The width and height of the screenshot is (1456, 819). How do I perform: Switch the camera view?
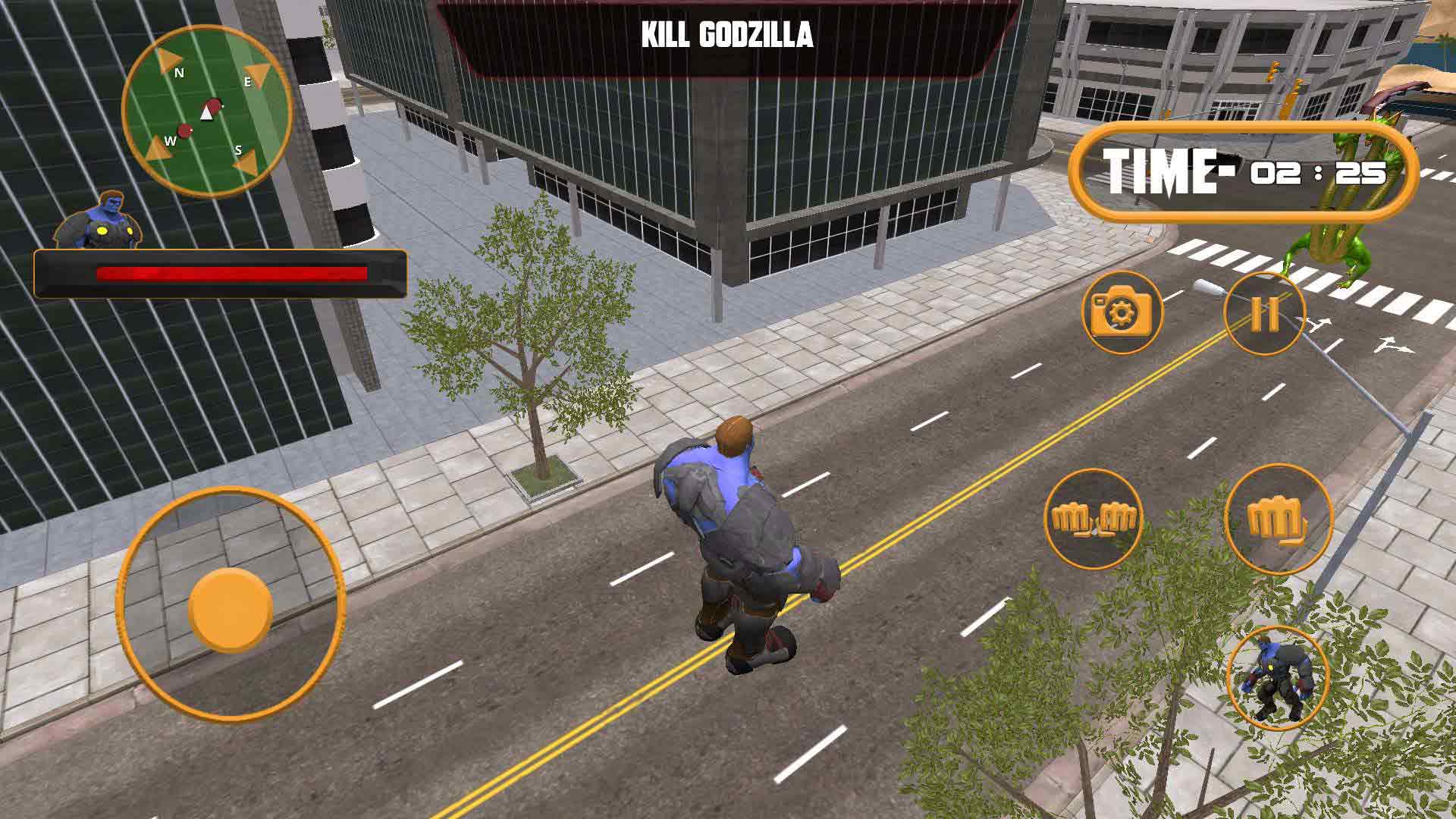tap(1122, 312)
